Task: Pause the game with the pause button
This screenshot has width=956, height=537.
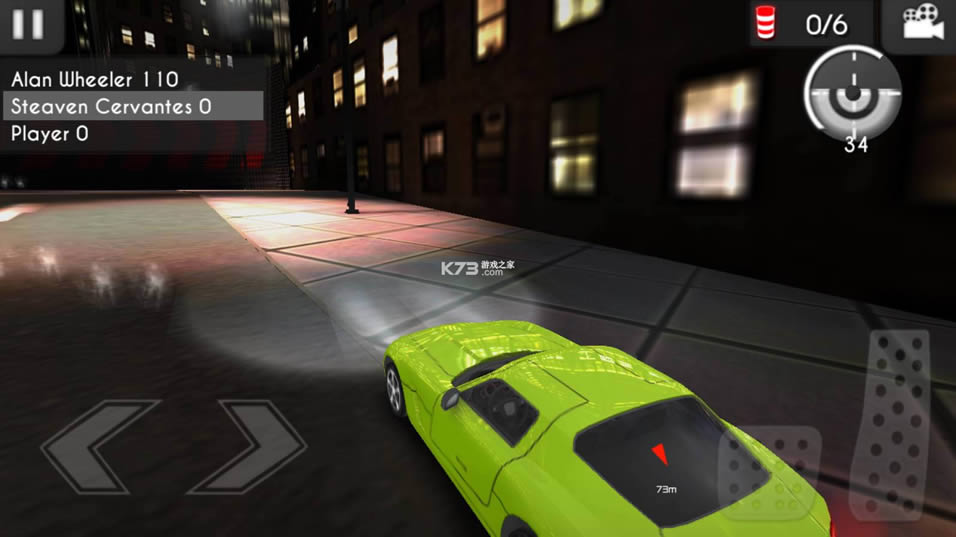Action: pyautogui.click(x=28, y=24)
